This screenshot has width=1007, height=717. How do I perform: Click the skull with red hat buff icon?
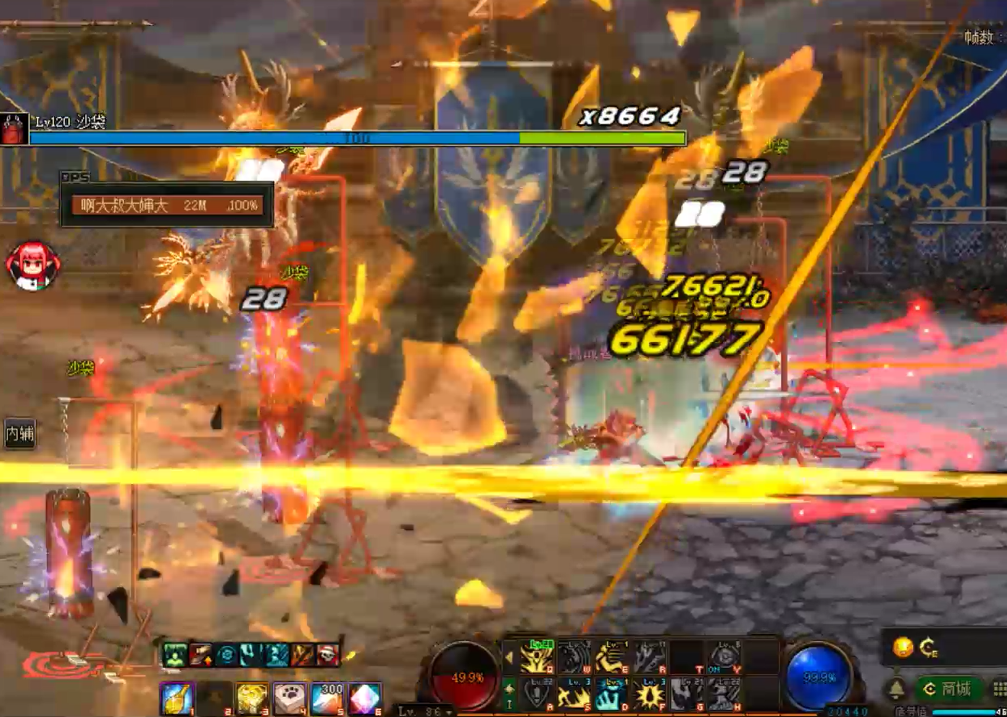click(x=327, y=655)
